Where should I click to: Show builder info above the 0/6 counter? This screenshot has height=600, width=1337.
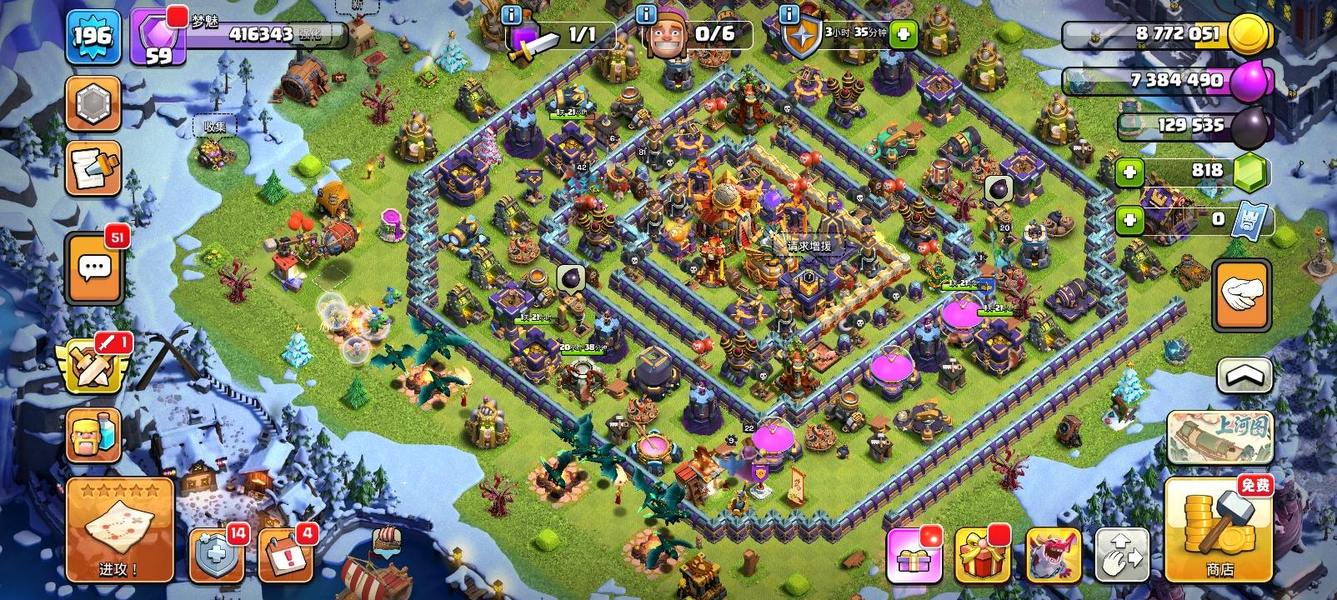[647, 14]
